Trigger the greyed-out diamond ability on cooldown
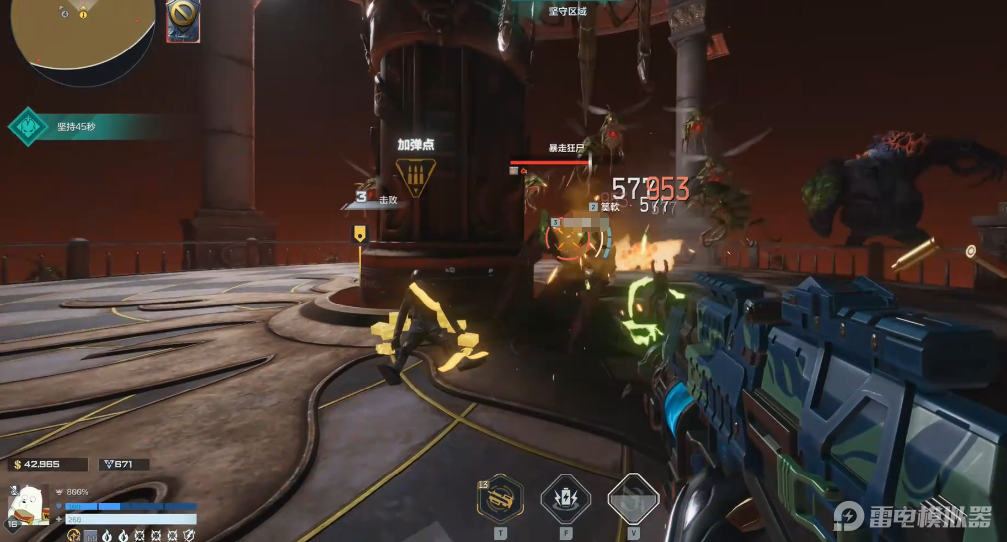Viewport: 1007px width, 542px height. pyautogui.click(x=632, y=497)
